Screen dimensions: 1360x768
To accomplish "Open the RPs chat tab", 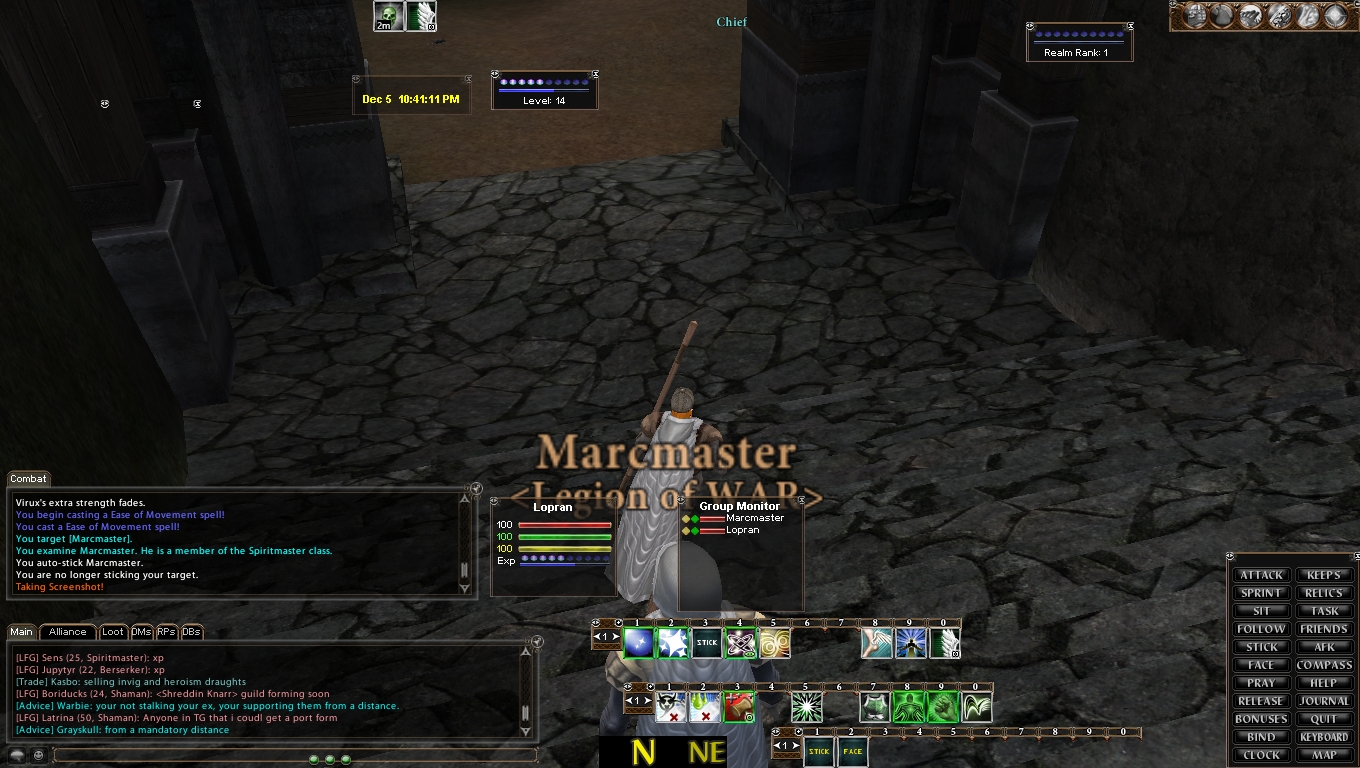I will [x=166, y=632].
